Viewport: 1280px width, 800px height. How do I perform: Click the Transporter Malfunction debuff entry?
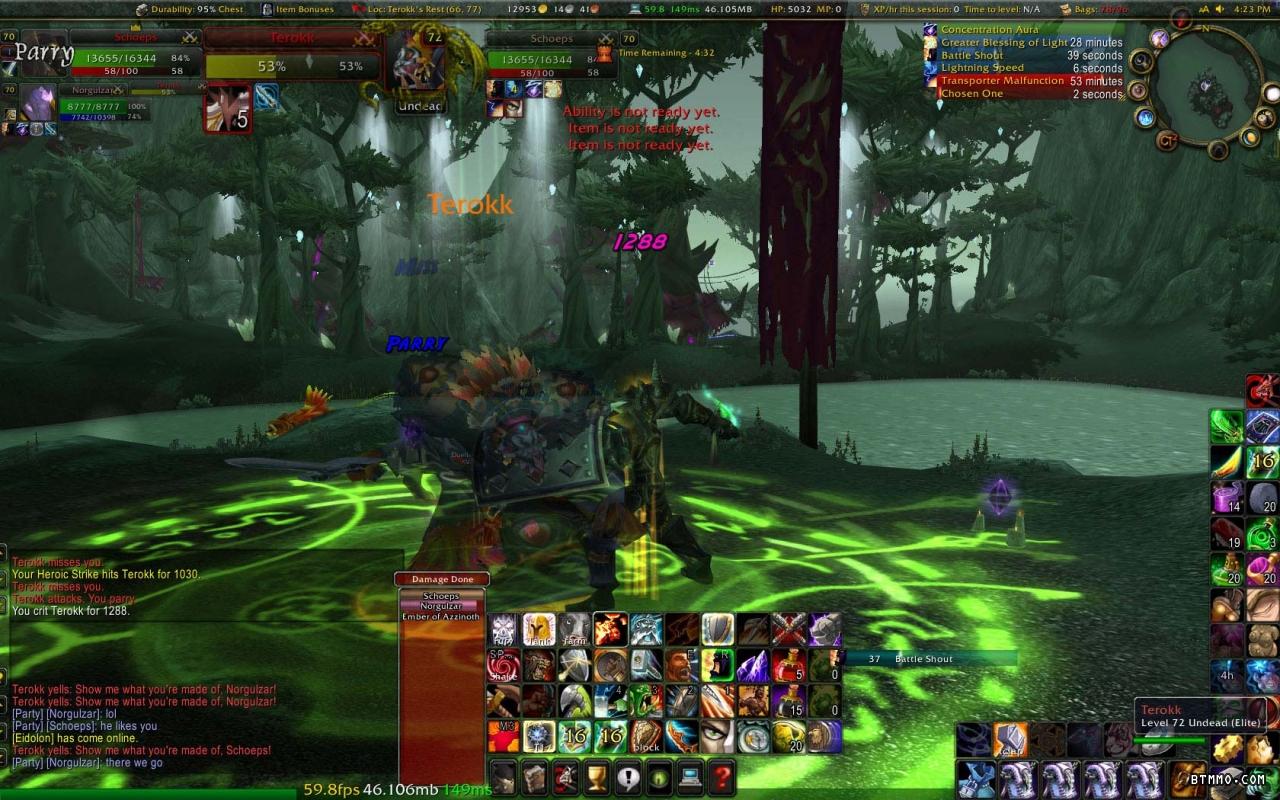tap(1002, 81)
